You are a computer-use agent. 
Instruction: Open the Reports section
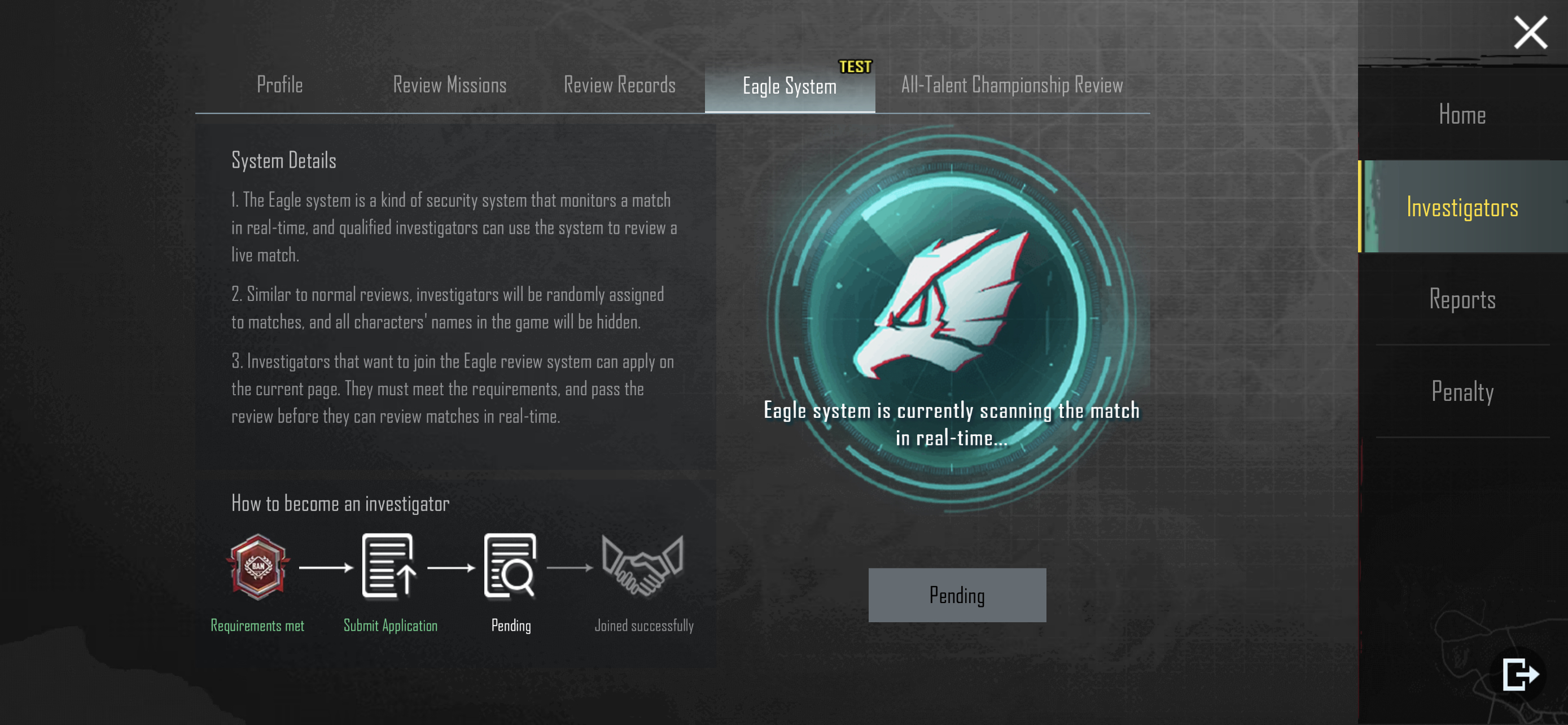(1462, 299)
